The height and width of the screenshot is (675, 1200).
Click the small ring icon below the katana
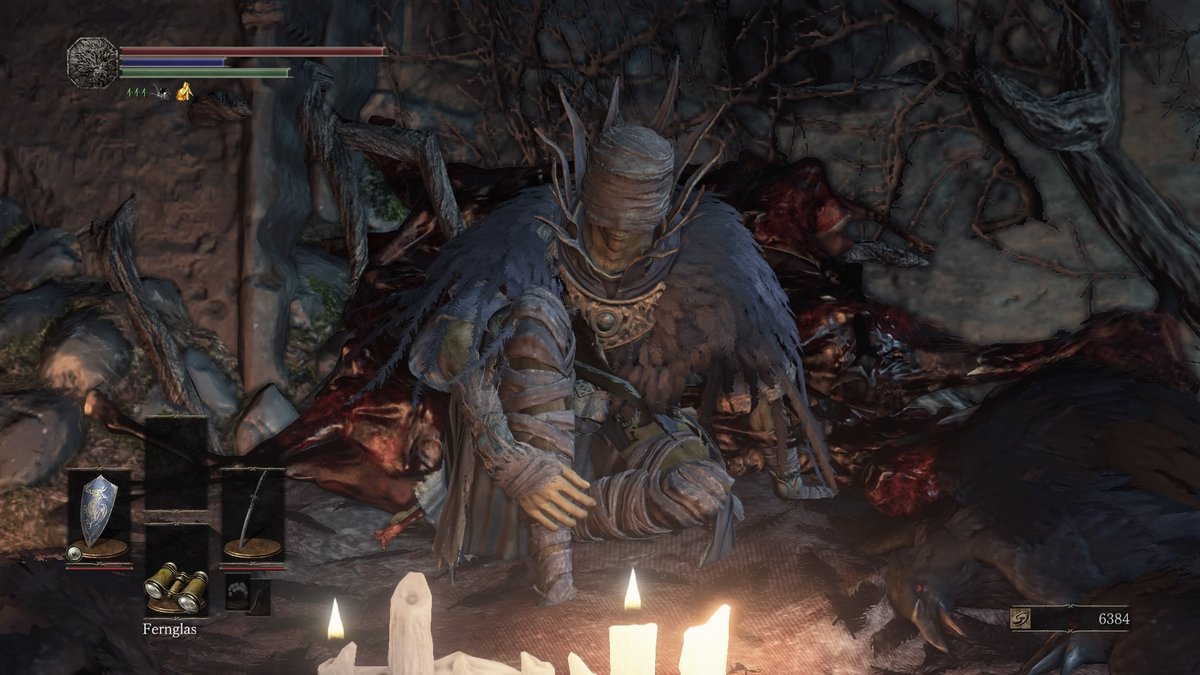click(236, 592)
